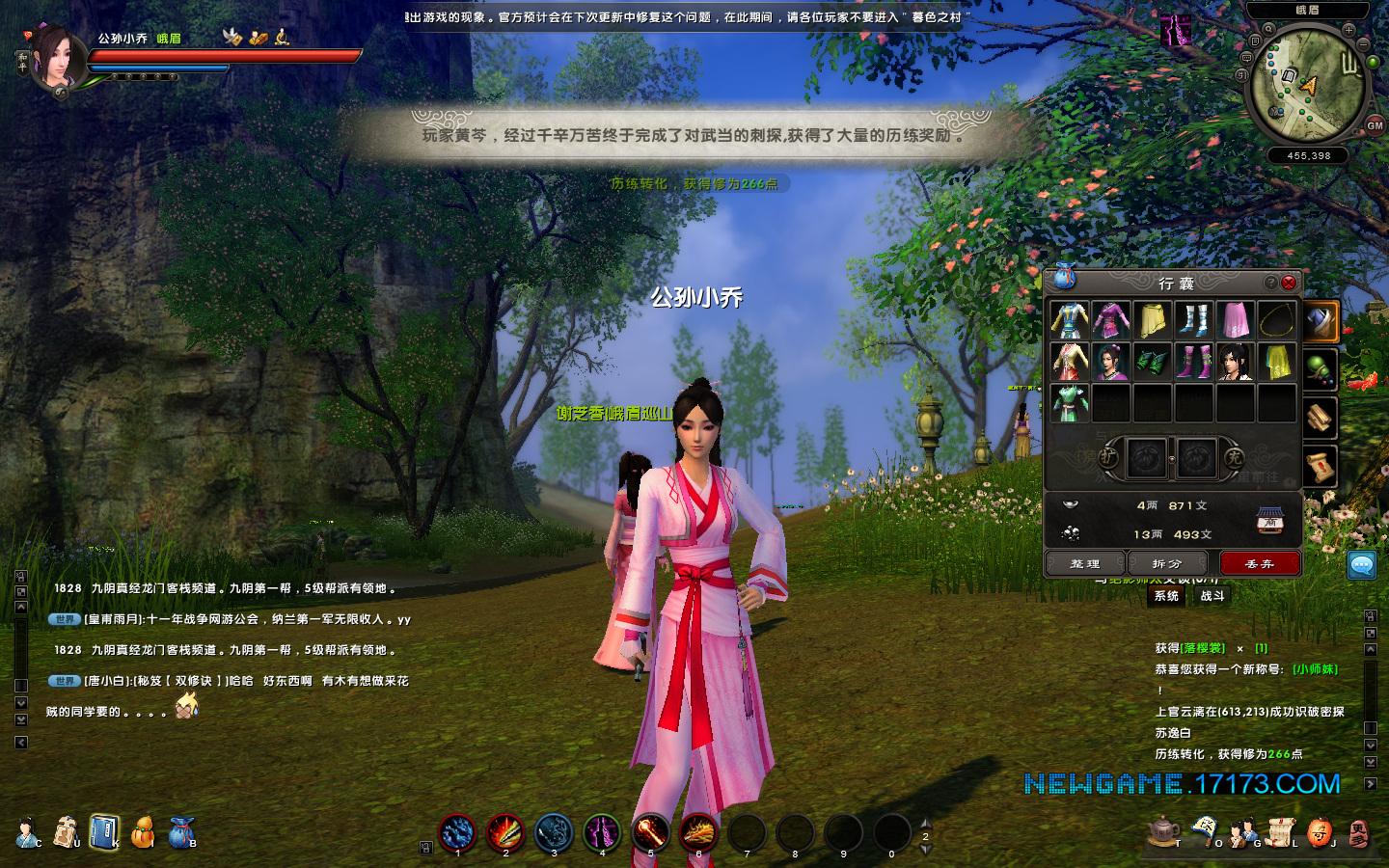Image resolution: width=1389 pixels, height=868 pixels.
Task: Click the blue chat bubble button
Action: 1362,566
